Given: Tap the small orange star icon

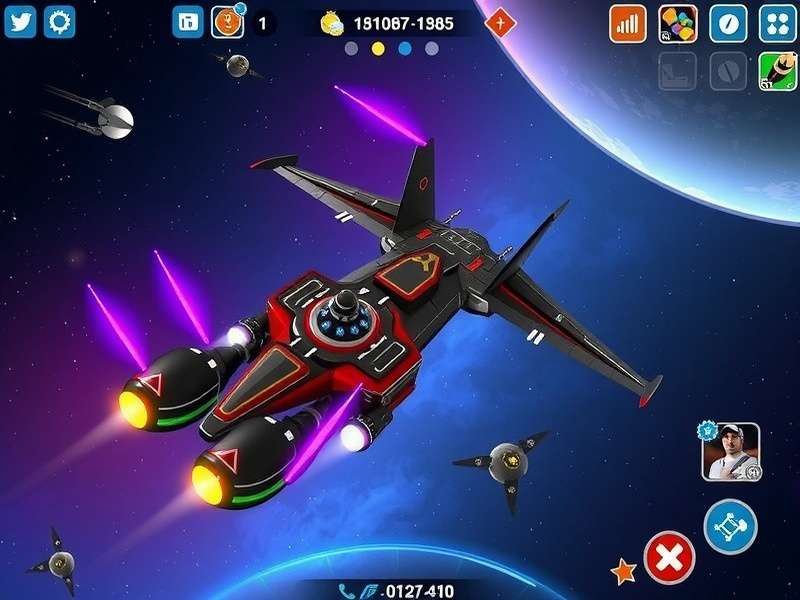Looking at the screenshot, I should click(x=624, y=571).
